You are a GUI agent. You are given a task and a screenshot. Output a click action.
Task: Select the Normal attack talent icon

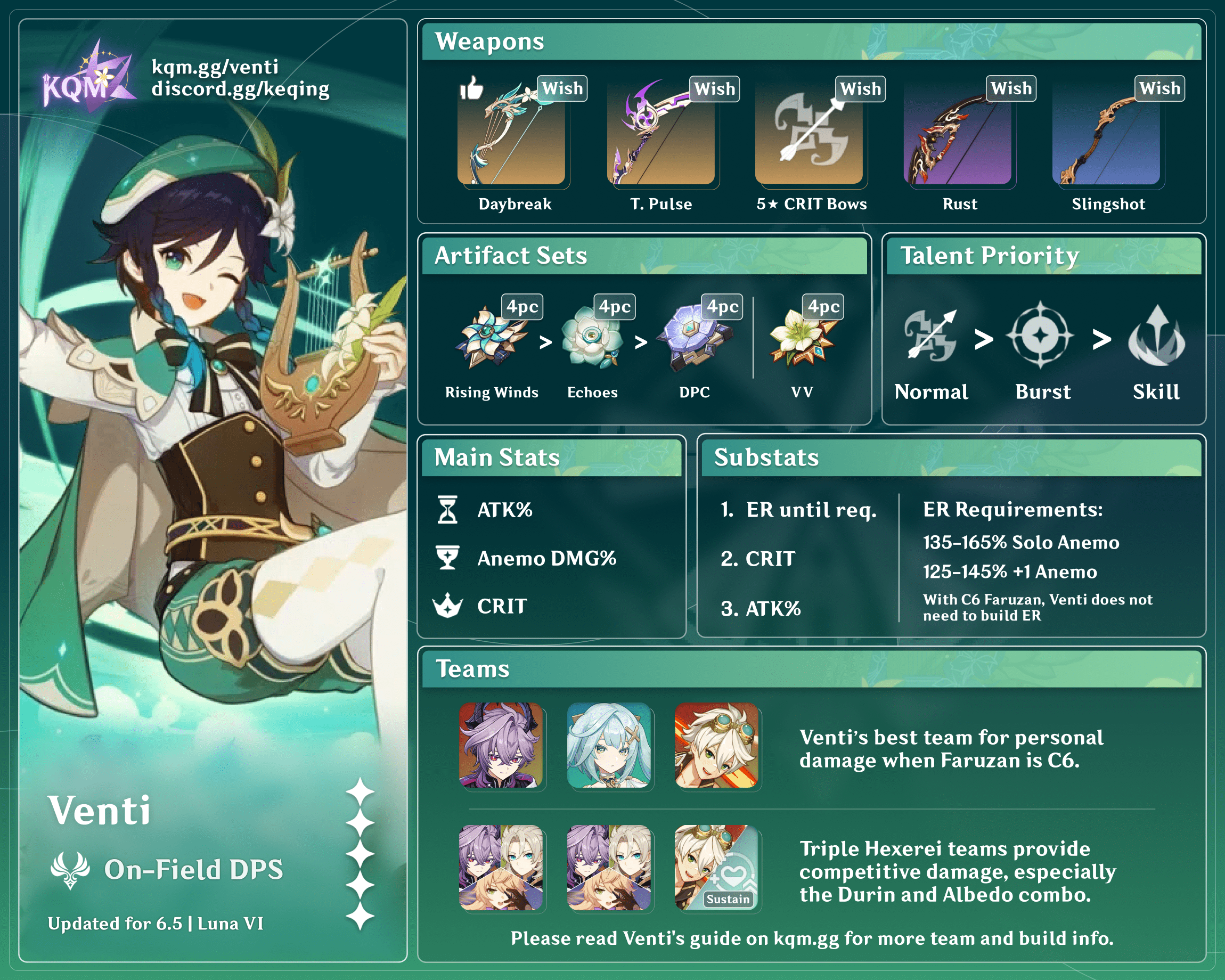coord(930,336)
